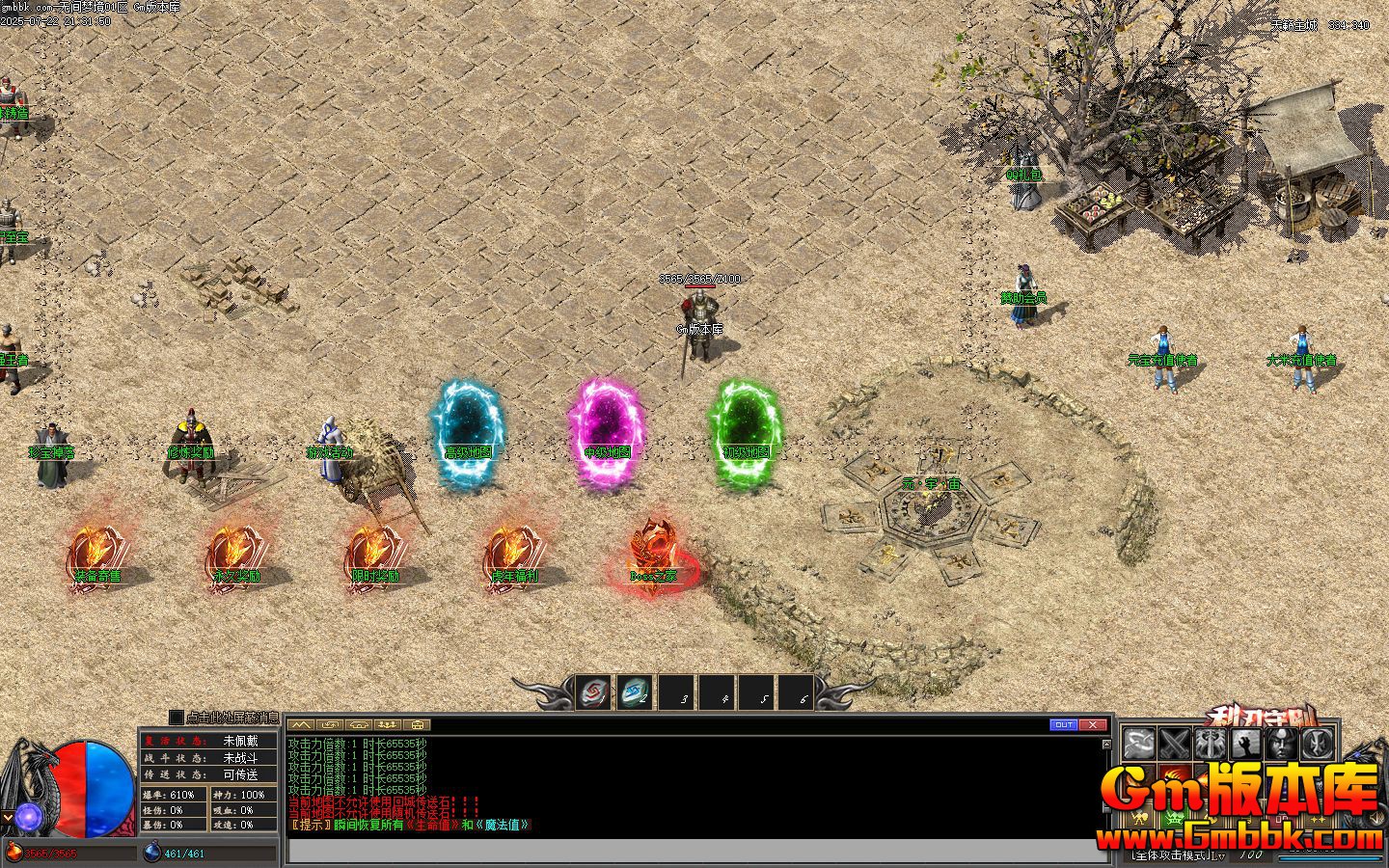
Task: Click the blue OUT button
Action: click(1063, 724)
